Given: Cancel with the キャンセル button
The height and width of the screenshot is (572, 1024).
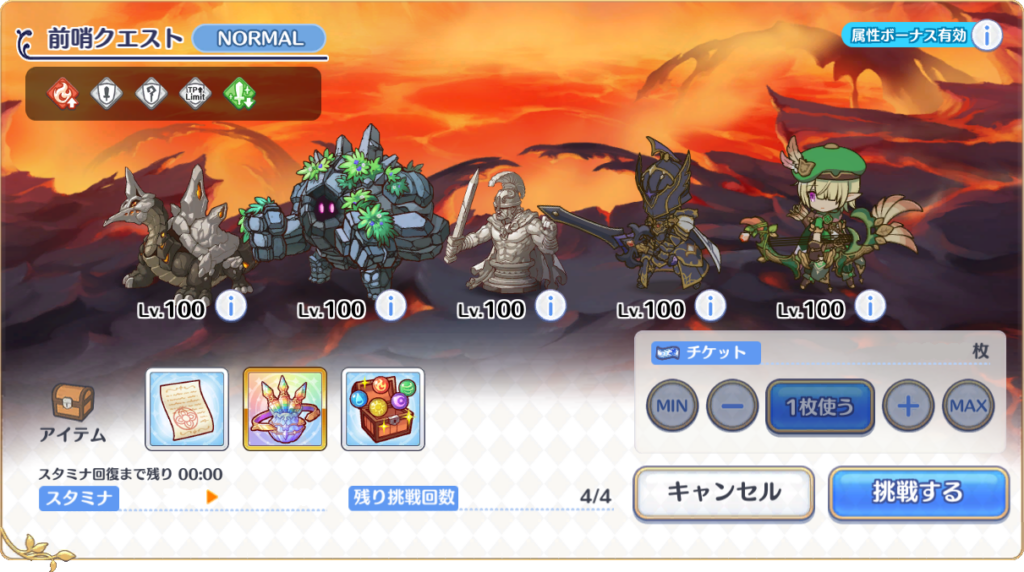Looking at the screenshot, I should [x=723, y=493].
